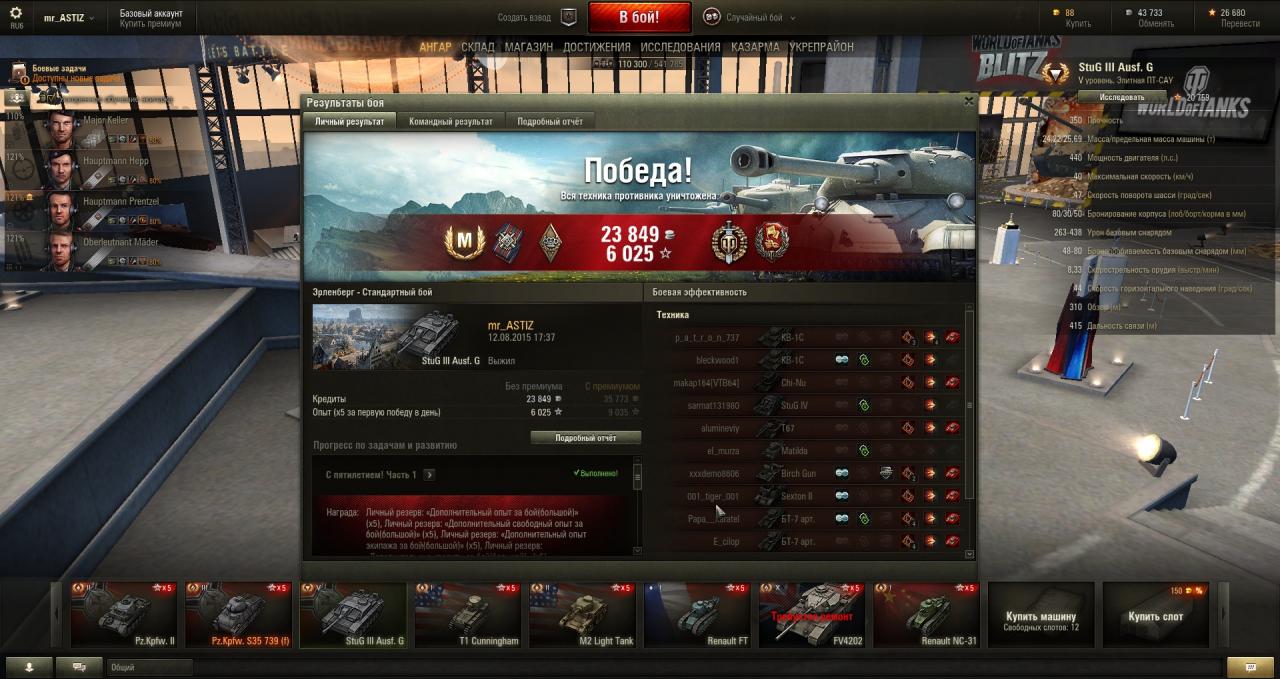
Task: Open the game settings gear icon
Action: pos(16,13)
